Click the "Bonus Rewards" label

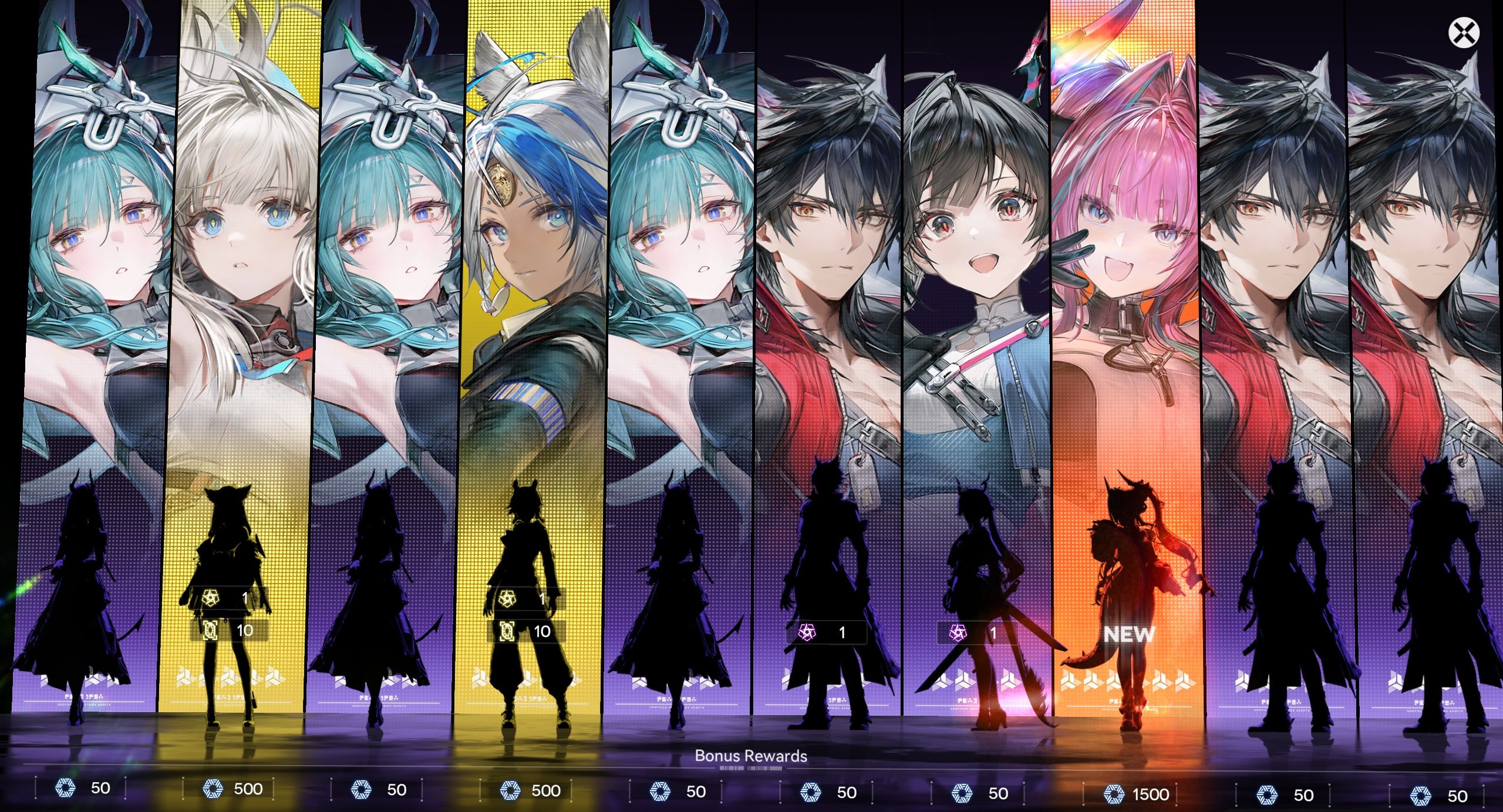click(x=751, y=757)
